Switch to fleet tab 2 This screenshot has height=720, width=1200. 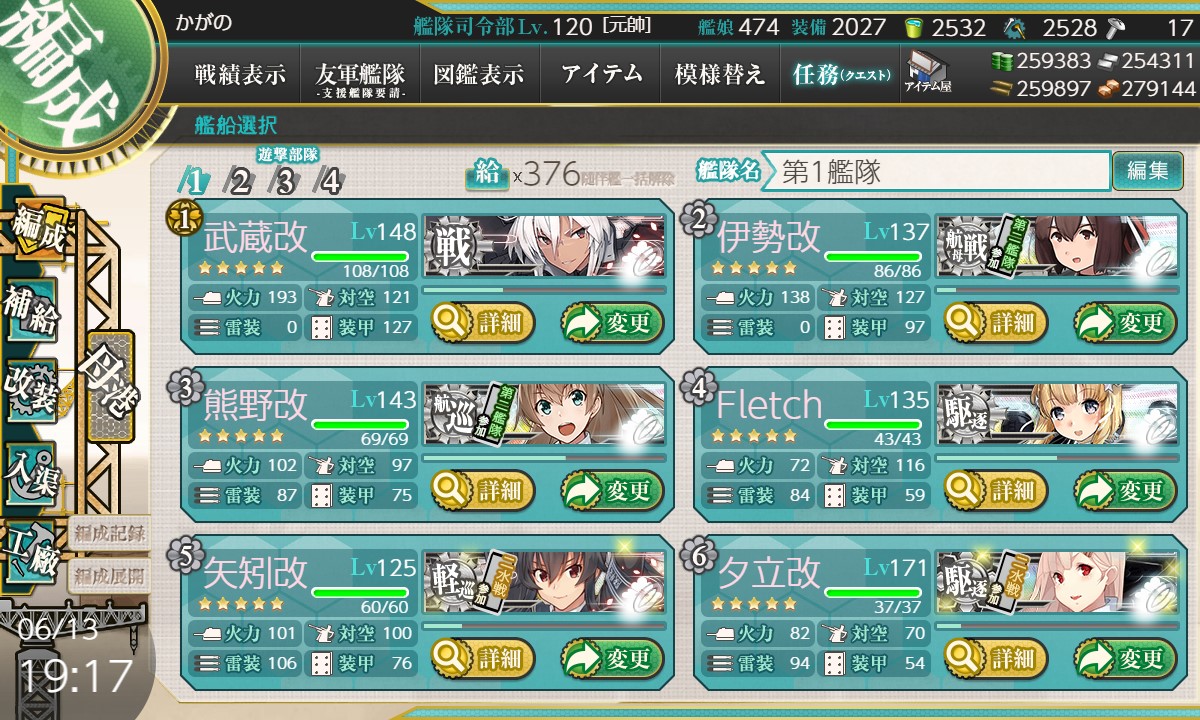point(240,181)
